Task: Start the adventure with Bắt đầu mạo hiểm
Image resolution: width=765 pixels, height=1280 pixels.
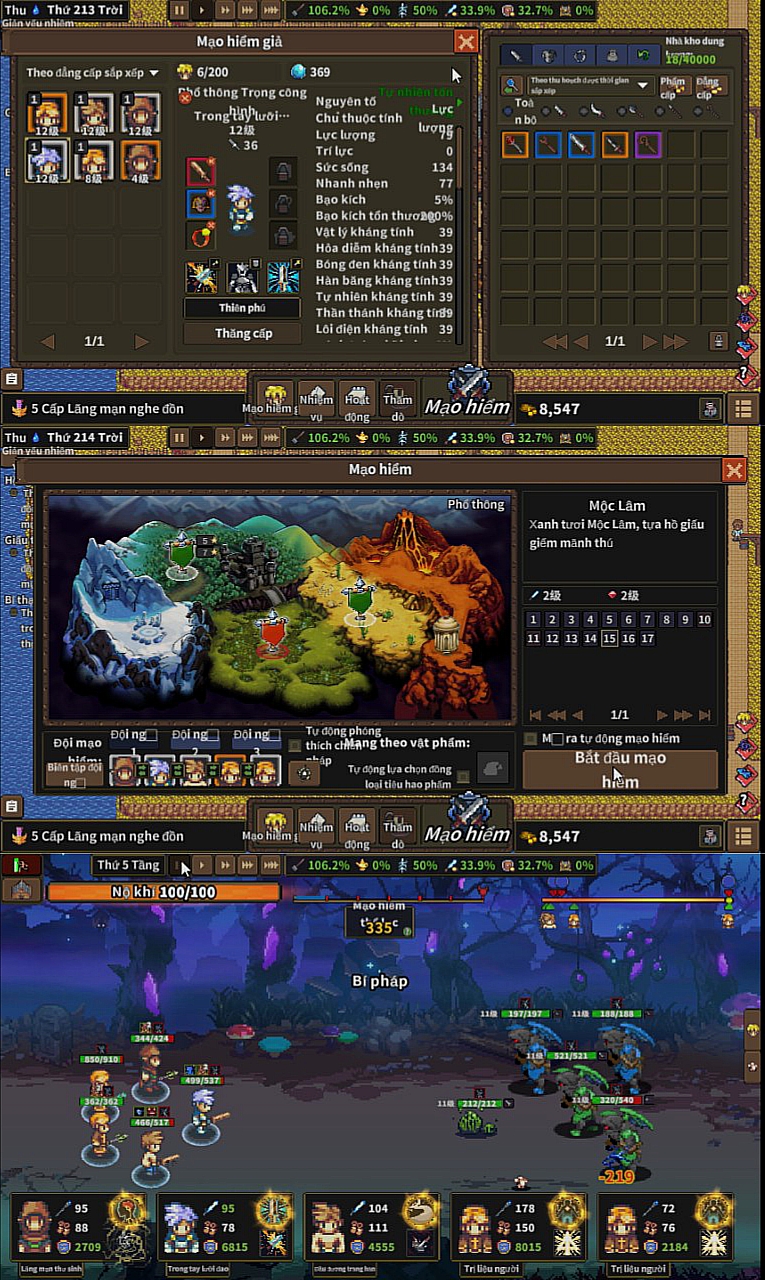Action: [620, 769]
